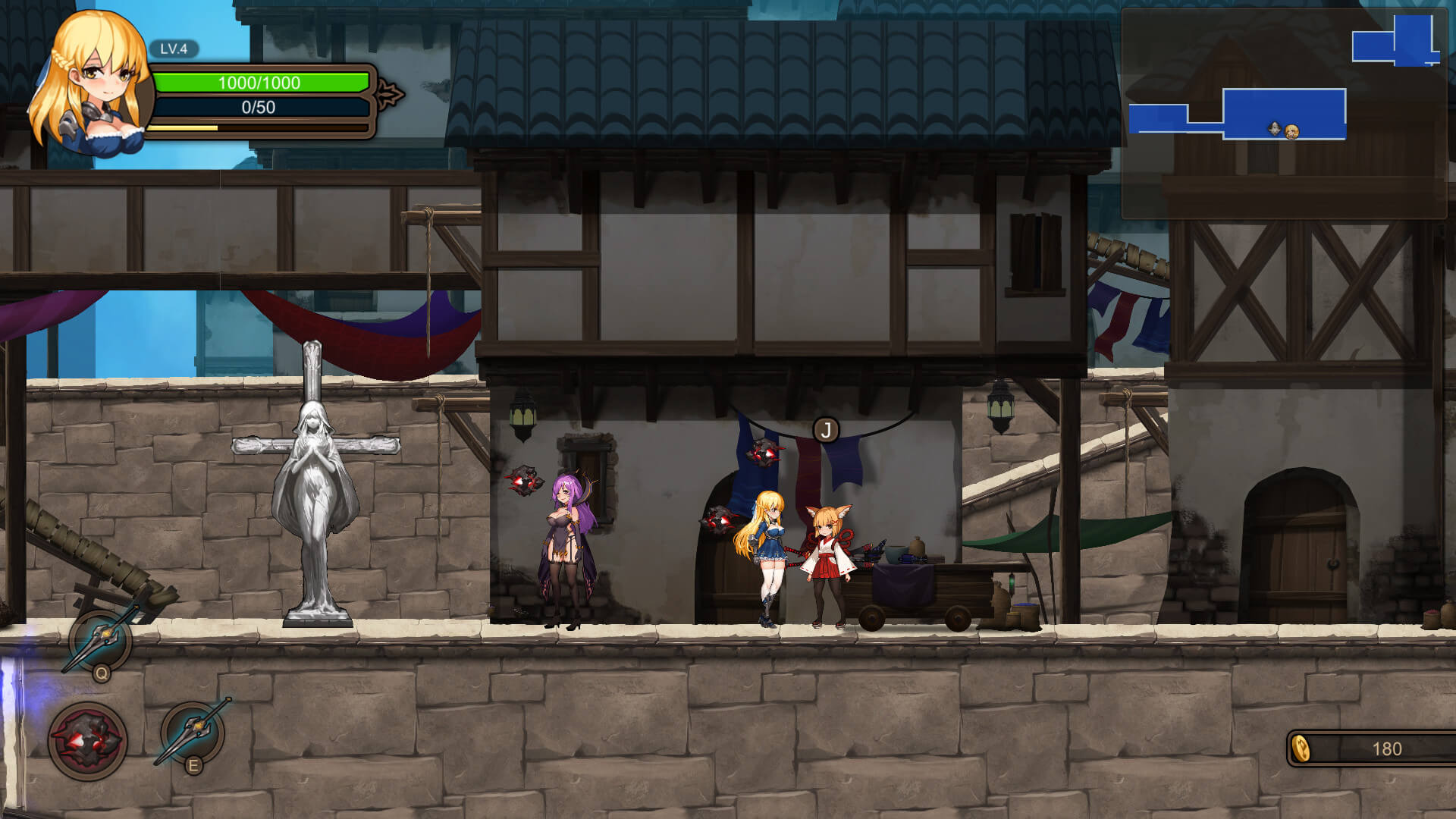Open the blue minimap
1456x819 pixels.
[x=1284, y=114]
